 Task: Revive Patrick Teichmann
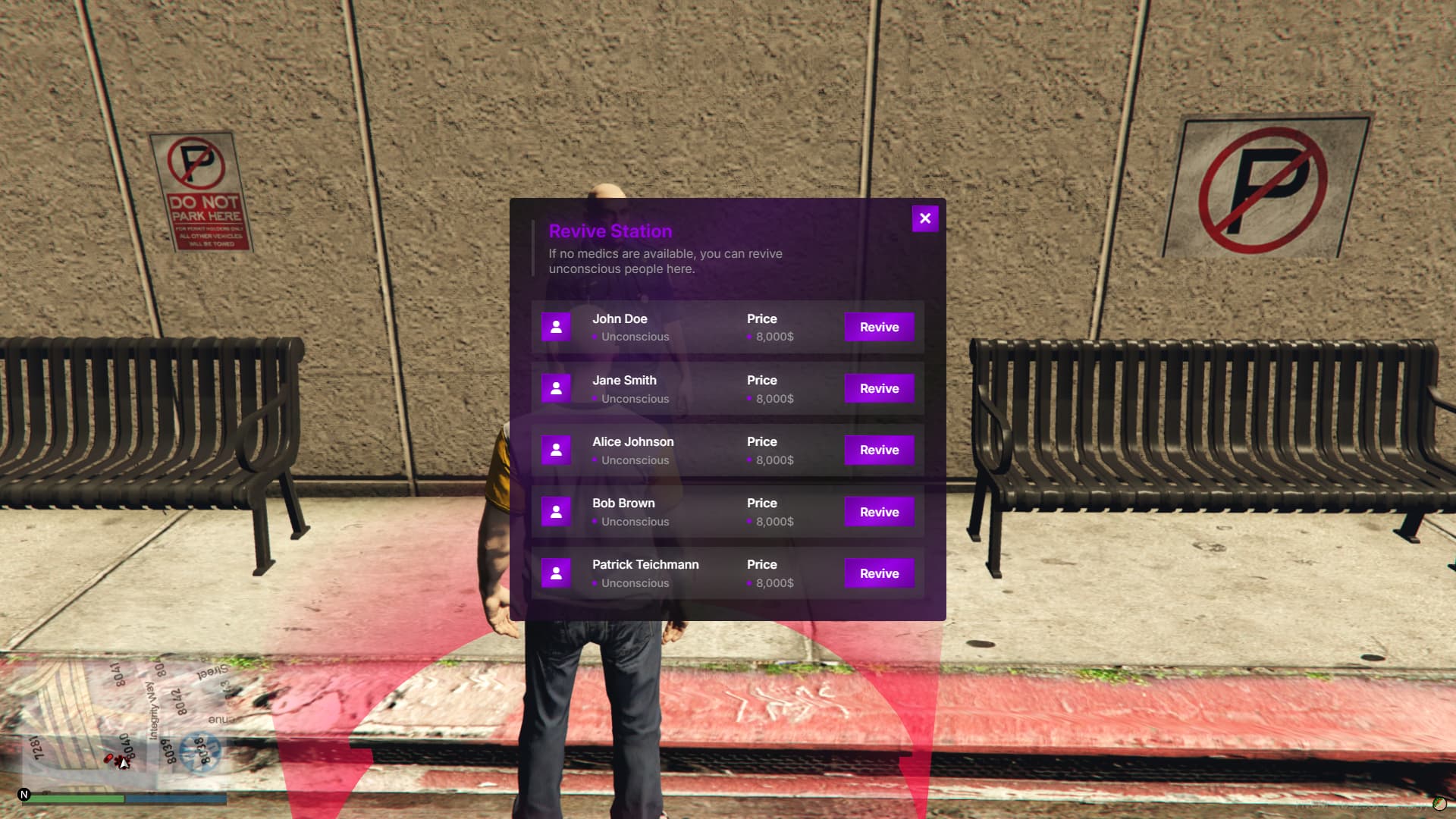click(x=878, y=573)
